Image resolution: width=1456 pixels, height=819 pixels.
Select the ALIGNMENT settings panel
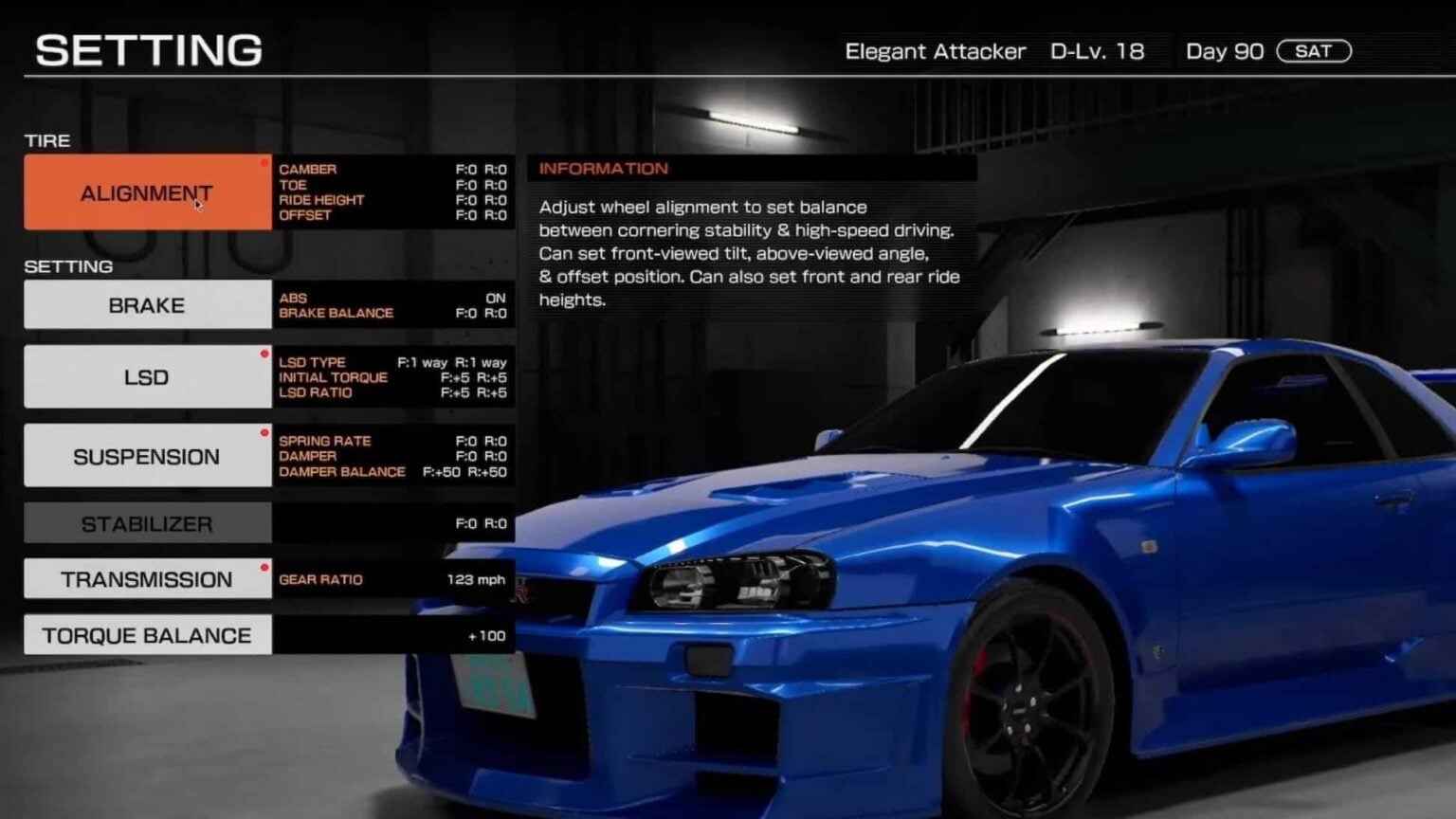[x=147, y=192]
